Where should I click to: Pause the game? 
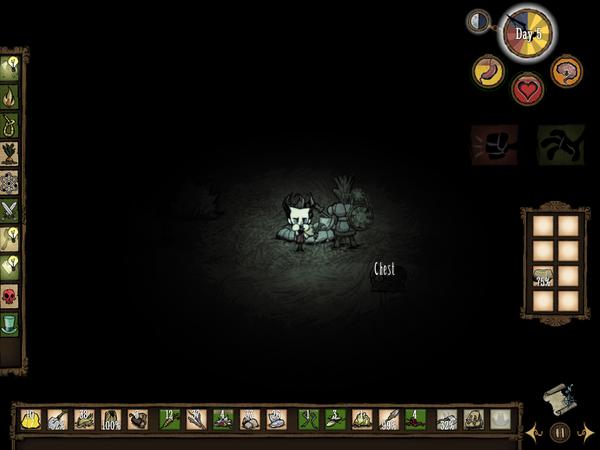click(560, 432)
